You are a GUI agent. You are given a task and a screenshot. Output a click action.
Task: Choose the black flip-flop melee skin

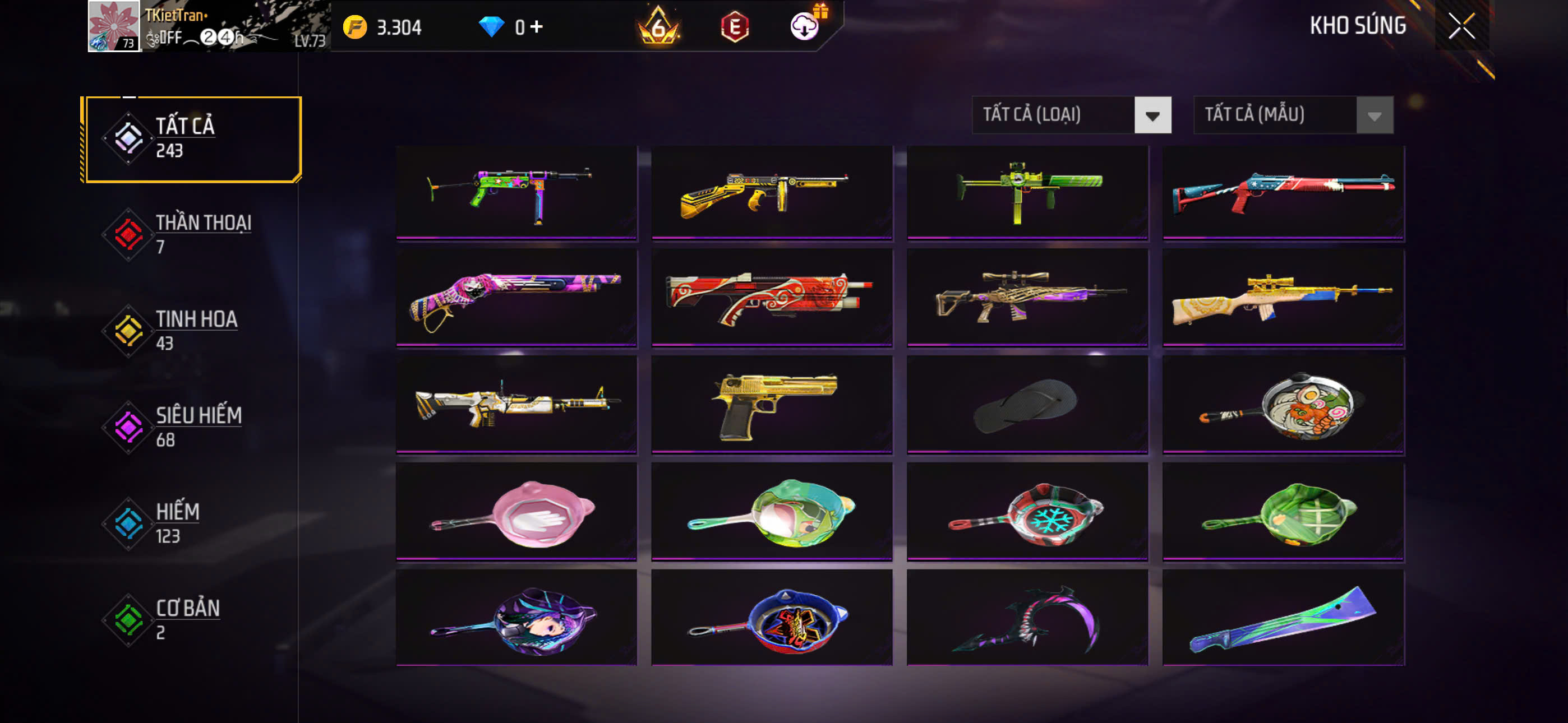click(1027, 404)
